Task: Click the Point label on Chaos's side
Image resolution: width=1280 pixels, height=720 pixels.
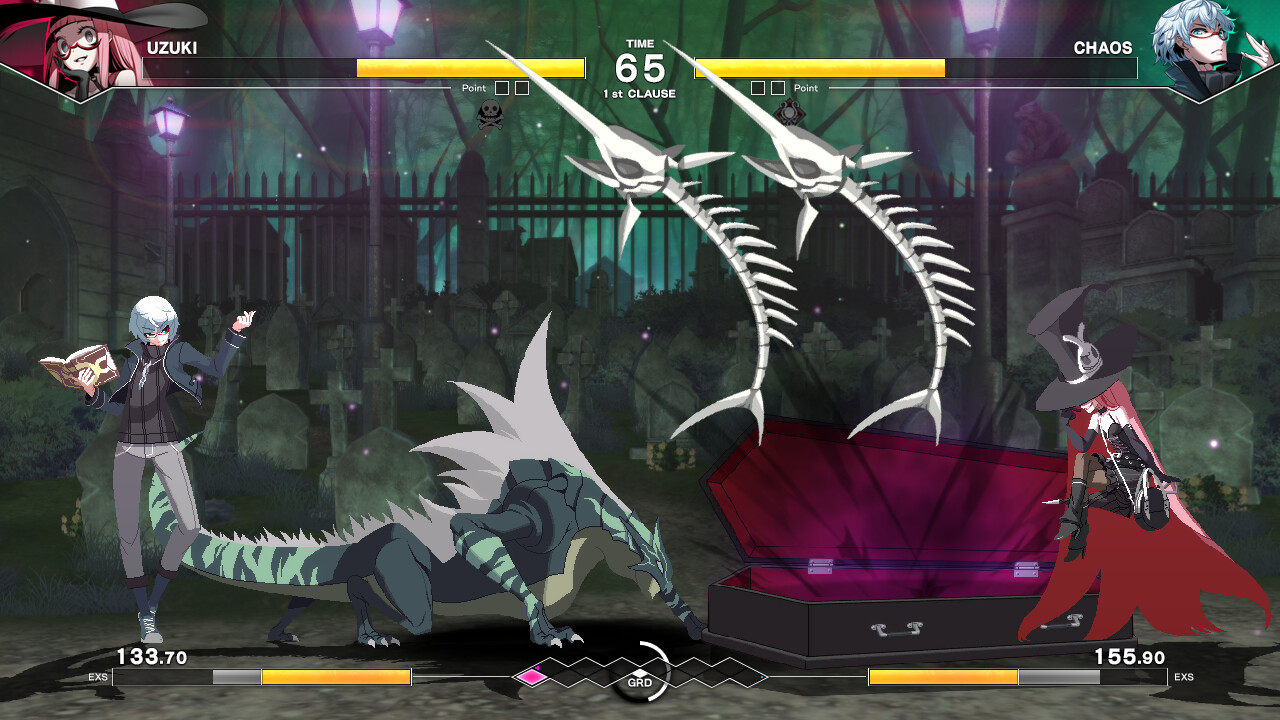Action: pyautogui.click(x=806, y=88)
